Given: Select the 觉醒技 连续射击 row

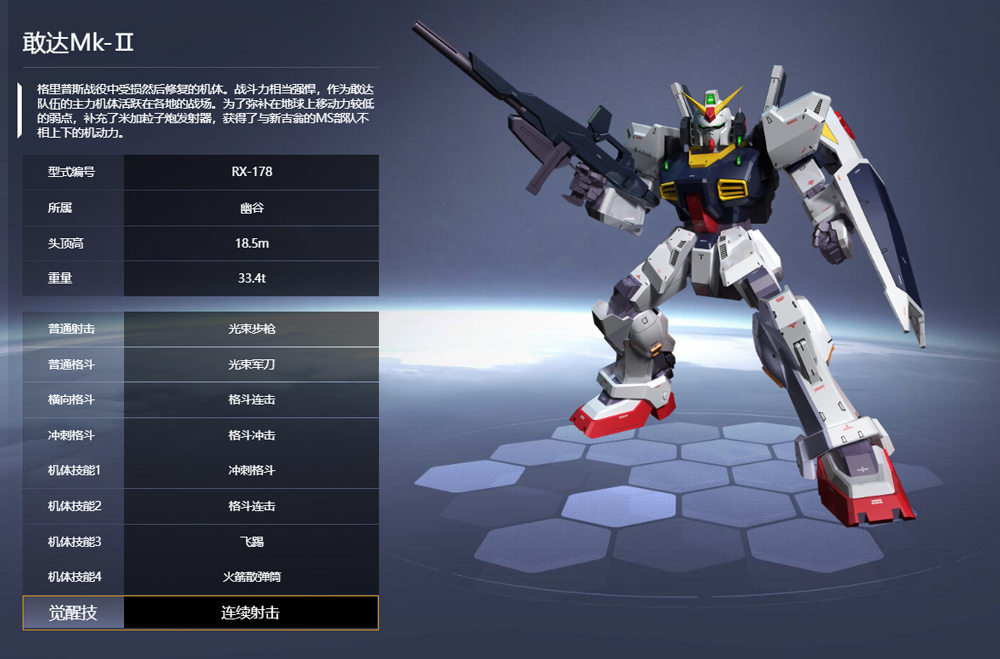Looking at the screenshot, I should (200, 613).
